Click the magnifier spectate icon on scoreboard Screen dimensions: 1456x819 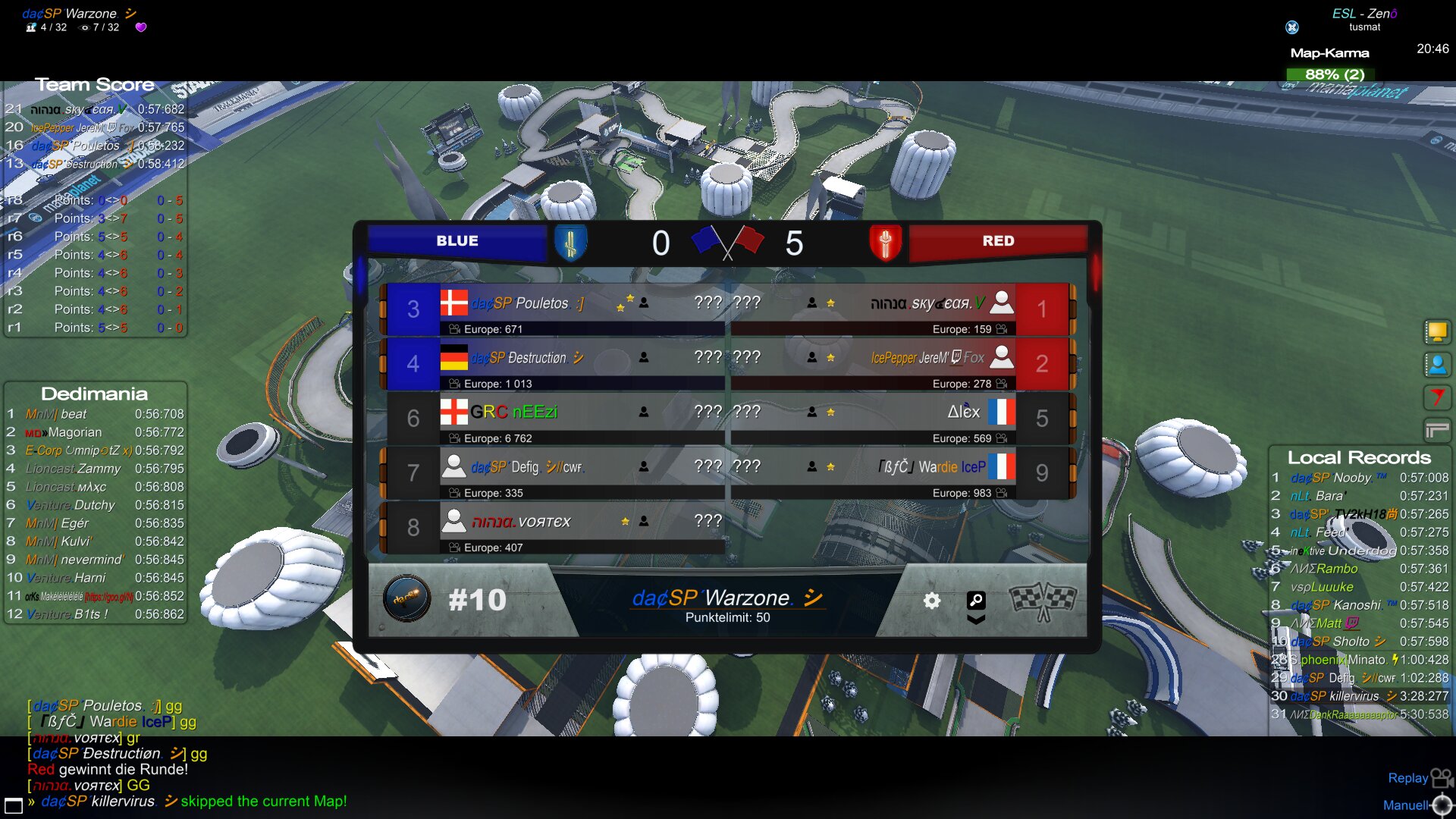pyautogui.click(x=976, y=601)
